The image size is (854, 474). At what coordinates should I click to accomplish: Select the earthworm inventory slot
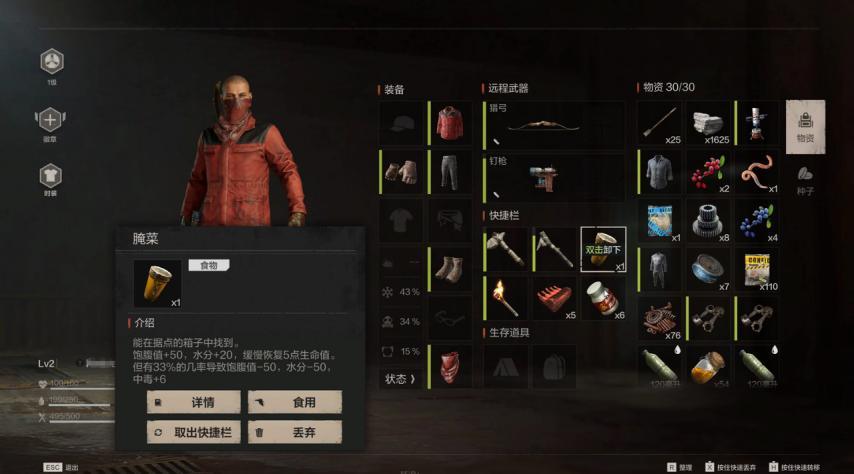point(757,172)
